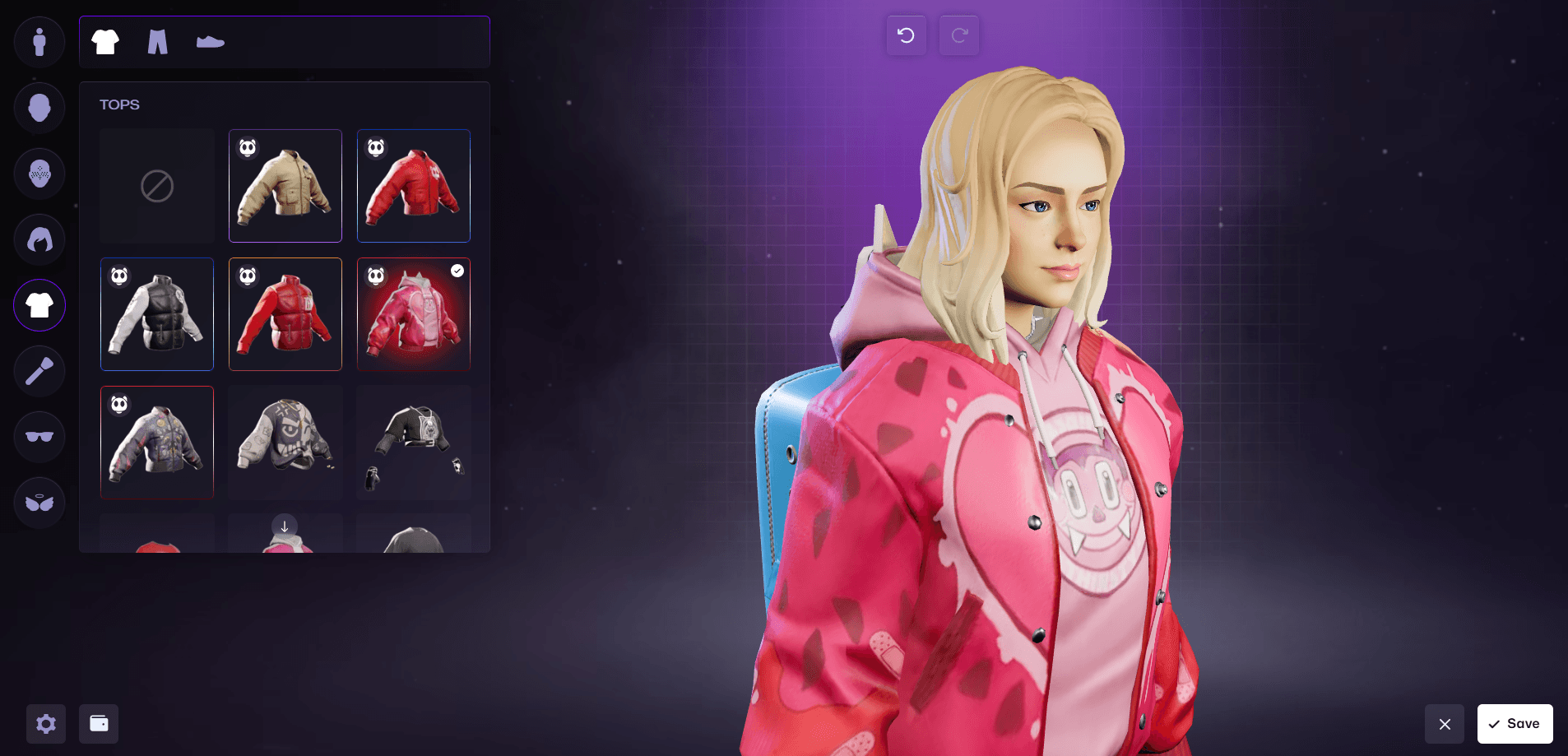
Task: Open the settings gear
Action: click(x=46, y=724)
